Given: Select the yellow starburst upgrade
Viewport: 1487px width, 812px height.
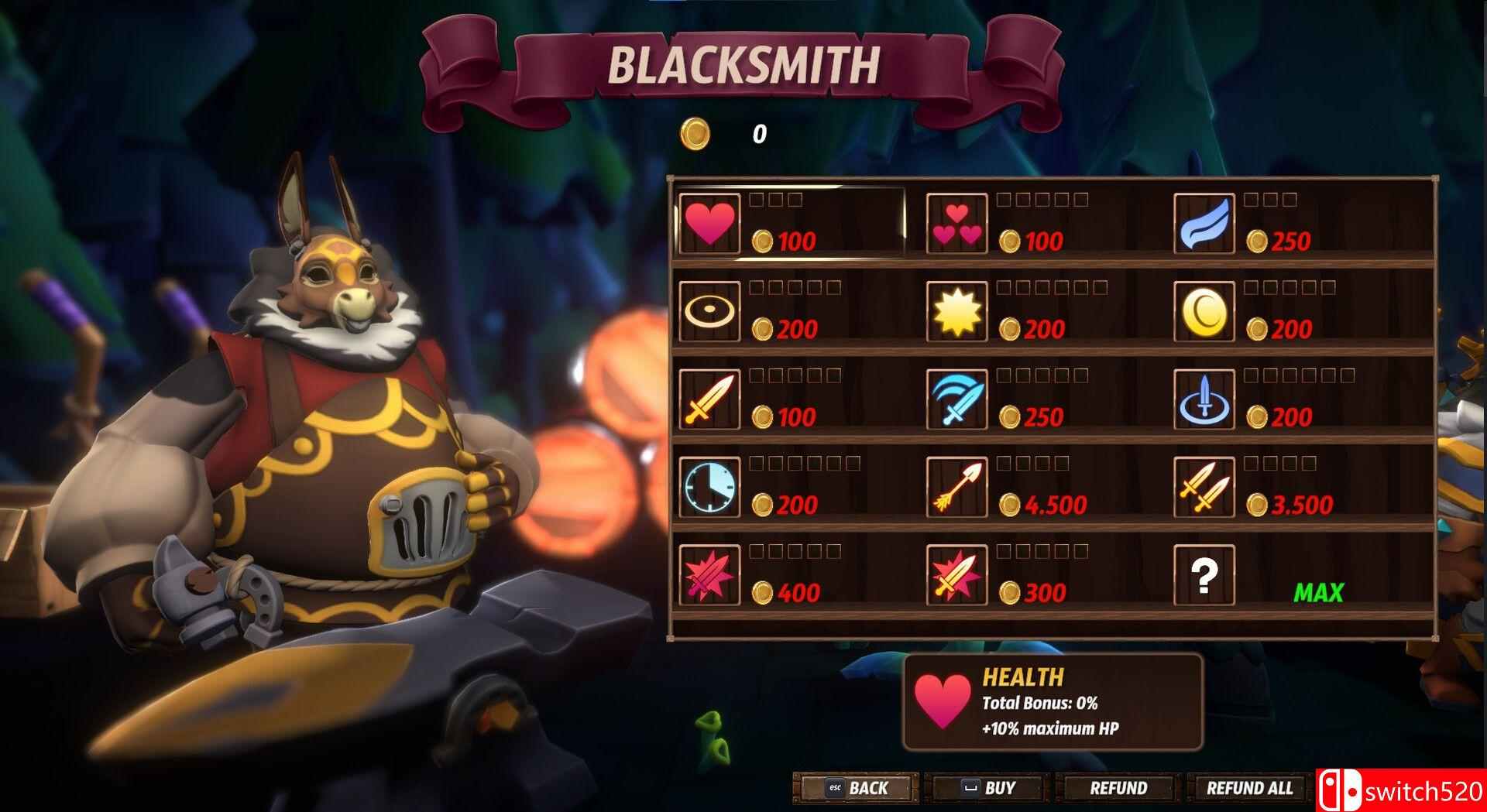Looking at the screenshot, I should coord(956,311).
